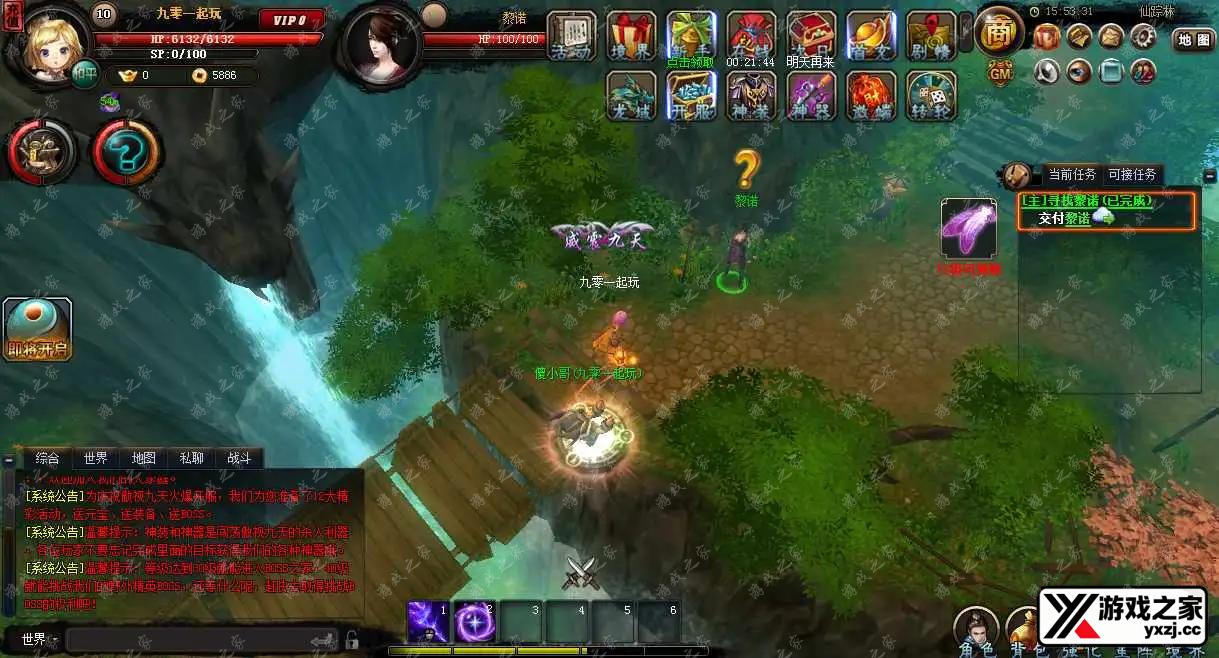
Task: Claim the 新手 newbie reward
Action: click(x=691, y=36)
